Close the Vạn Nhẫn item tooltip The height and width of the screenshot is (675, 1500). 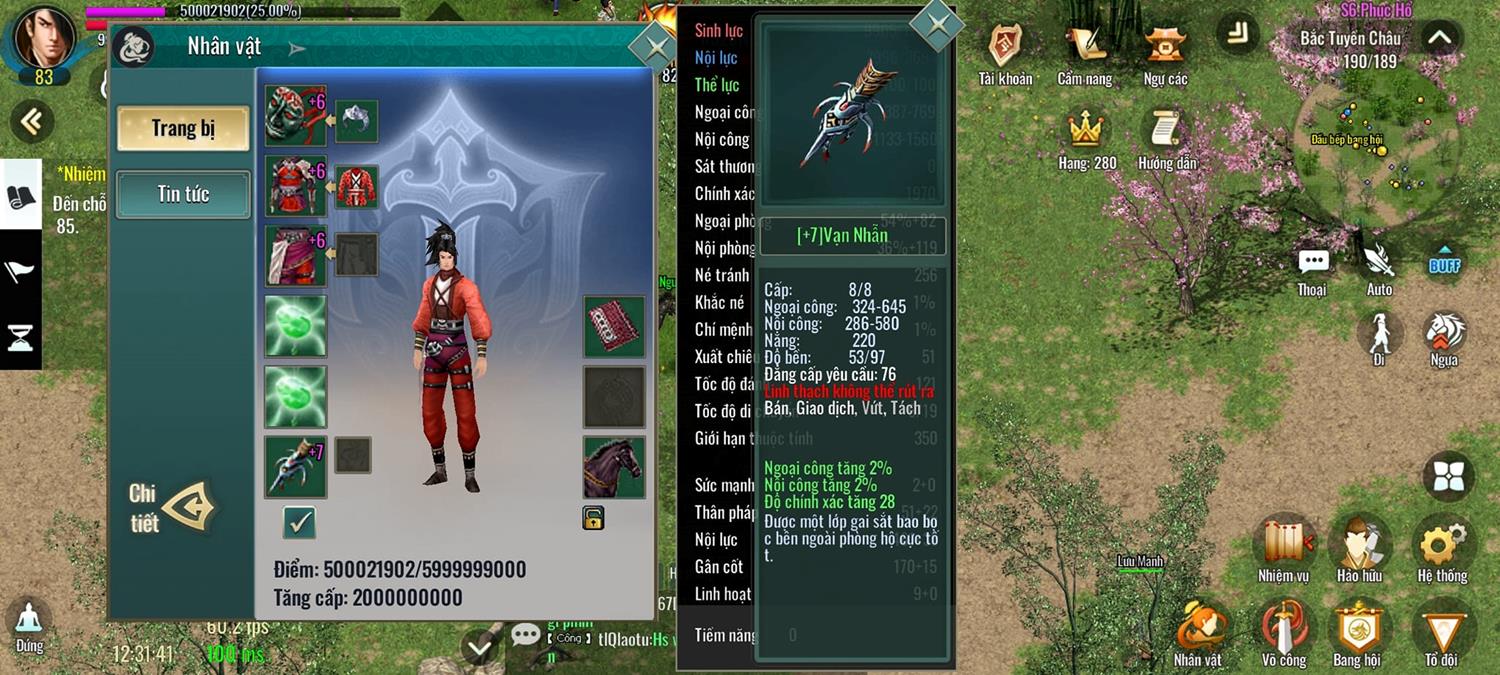pyautogui.click(x=936, y=24)
